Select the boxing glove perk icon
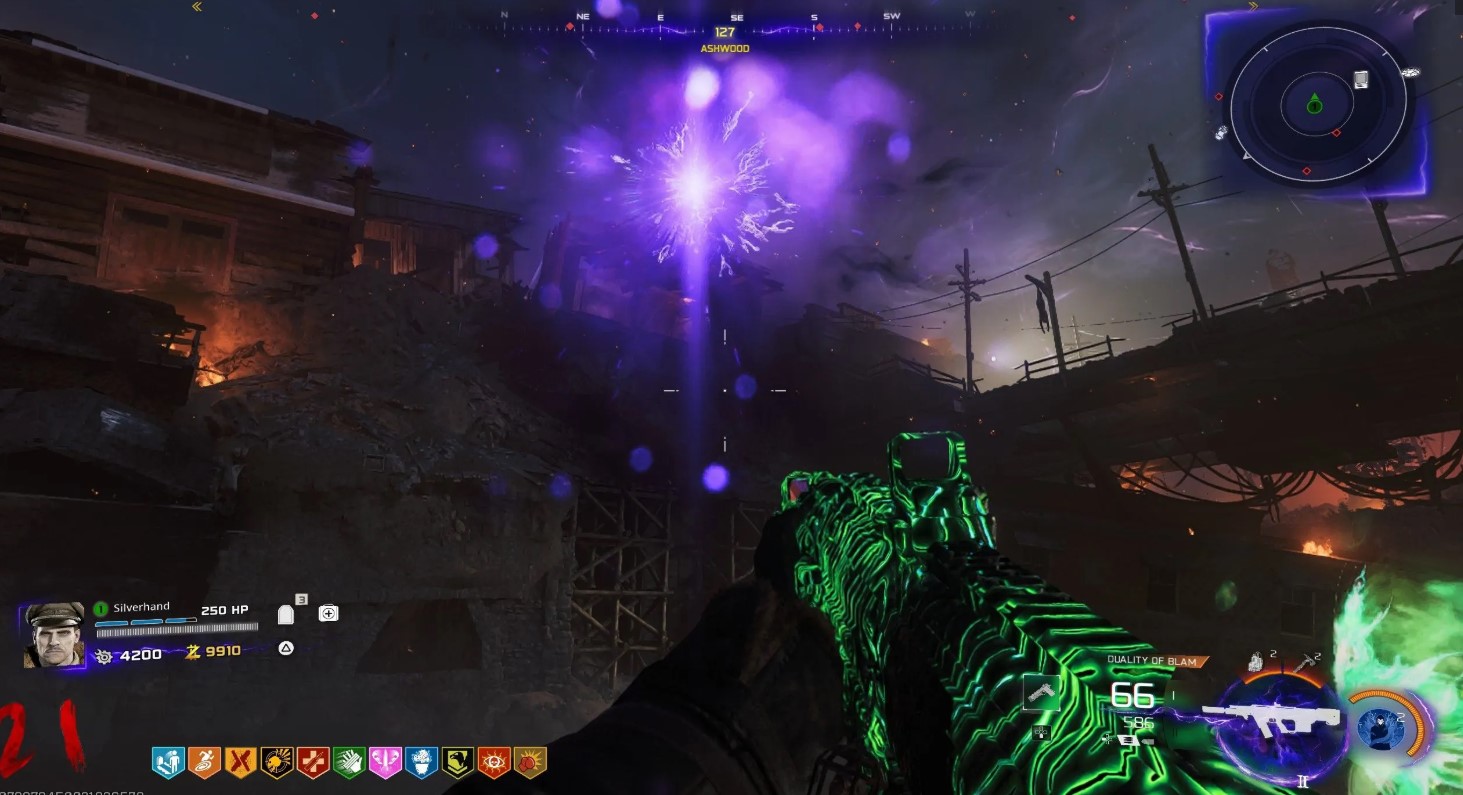This screenshot has width=1463, height=795. point(530,763)
